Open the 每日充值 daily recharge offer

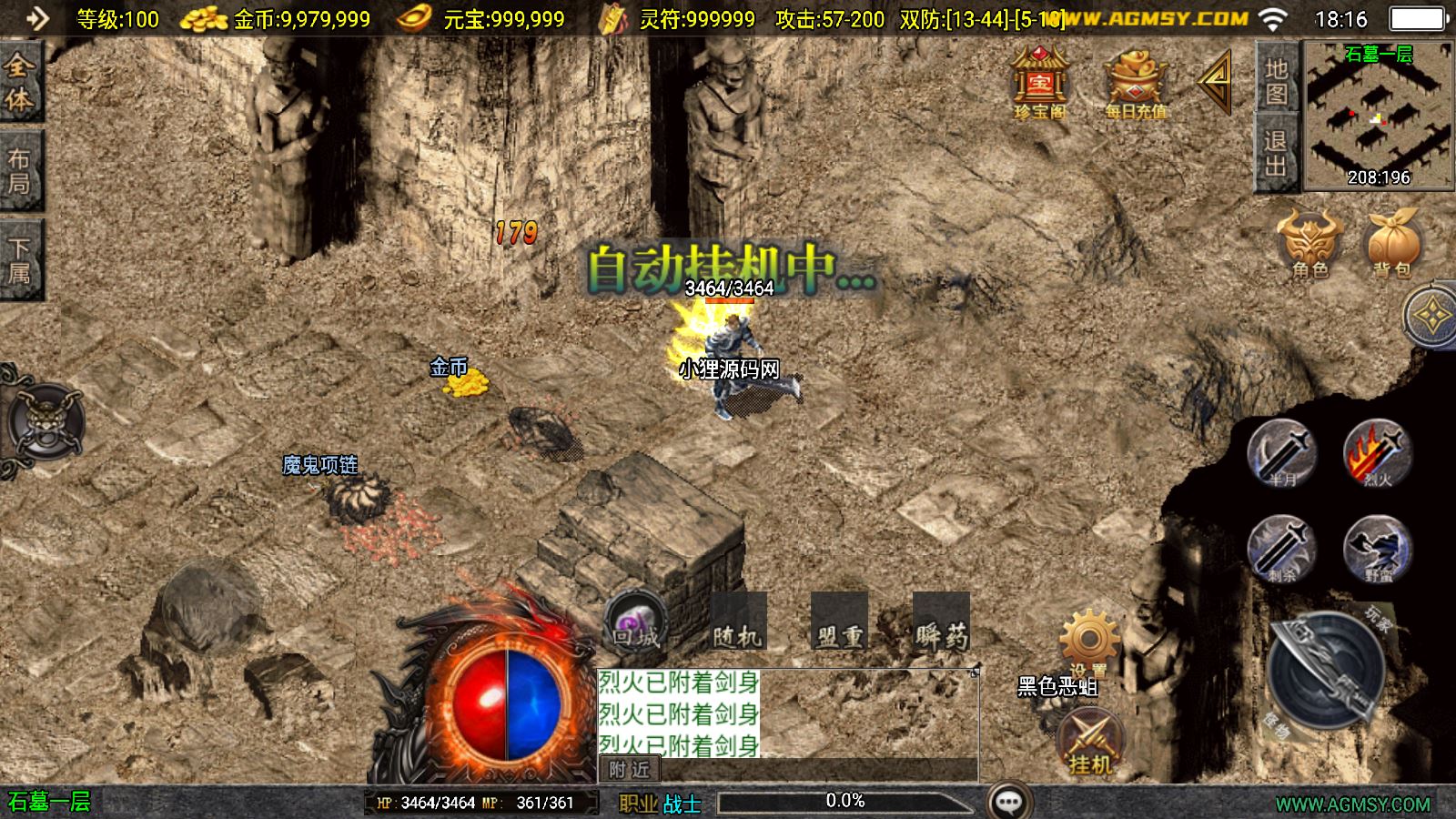click(x=1135, y=83)
